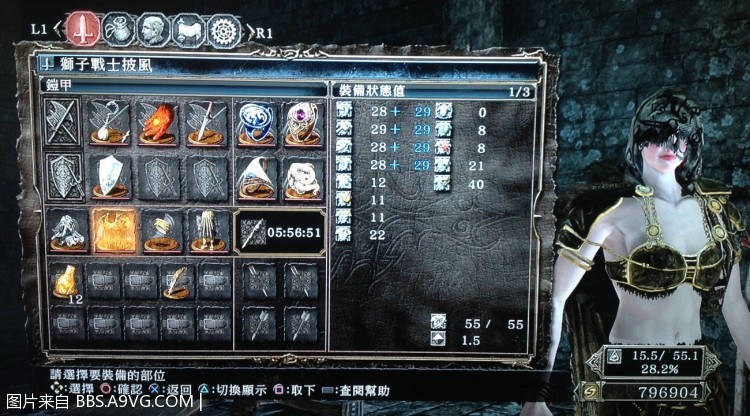Image resolution: width=750 pixels, height=416 pixels.
Task: Select the white cloth ring slot
Action: click(301, 178)
